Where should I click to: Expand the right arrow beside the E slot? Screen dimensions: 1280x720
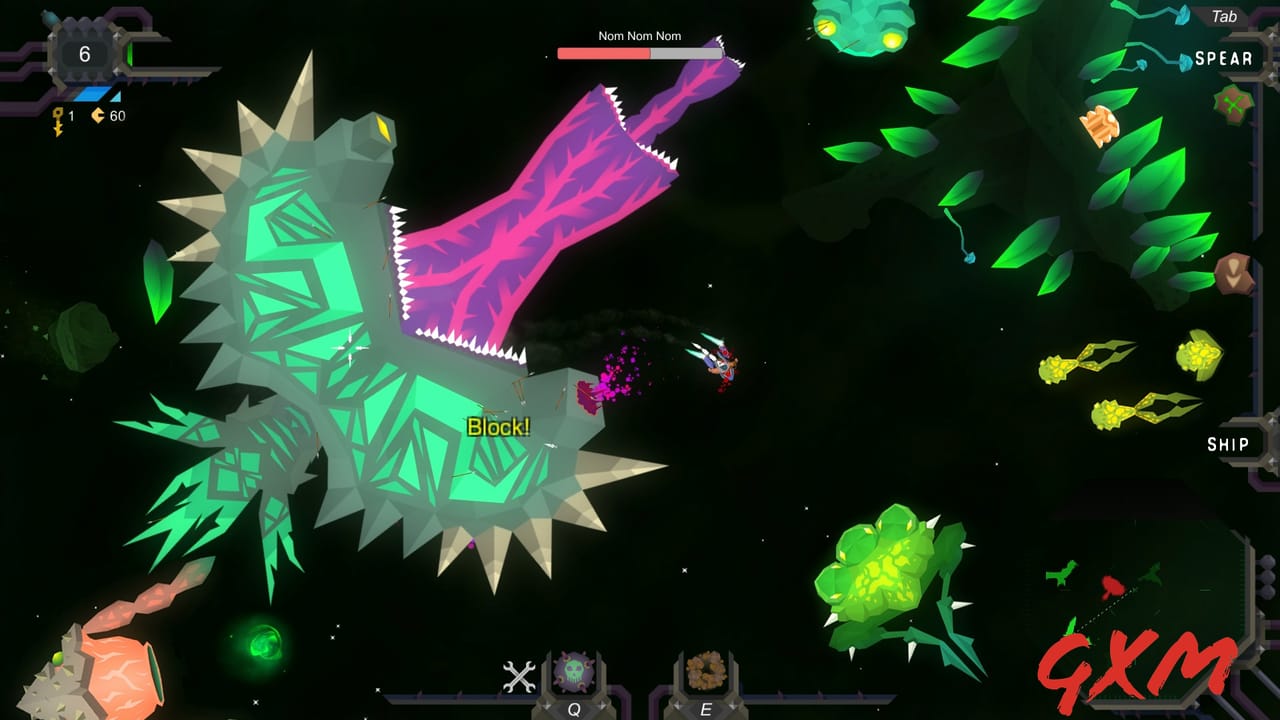point(734,705)
